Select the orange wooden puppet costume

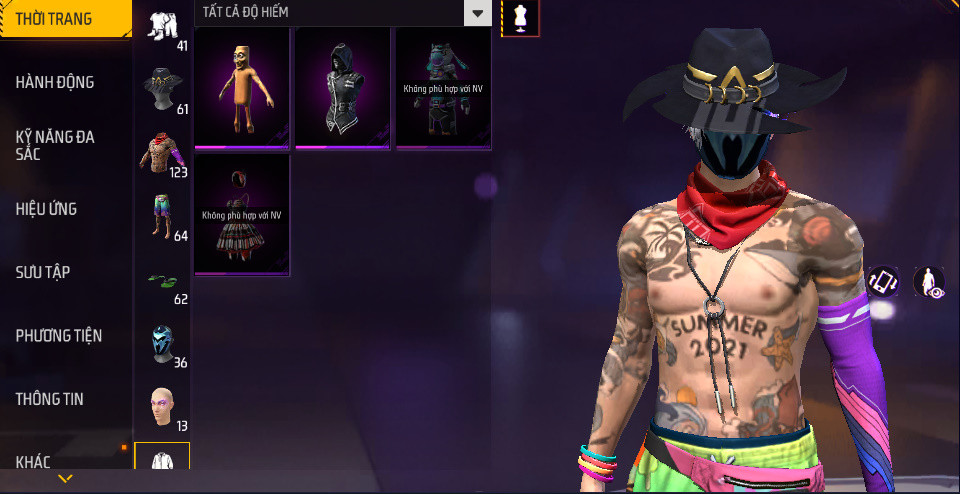point(242,88)
